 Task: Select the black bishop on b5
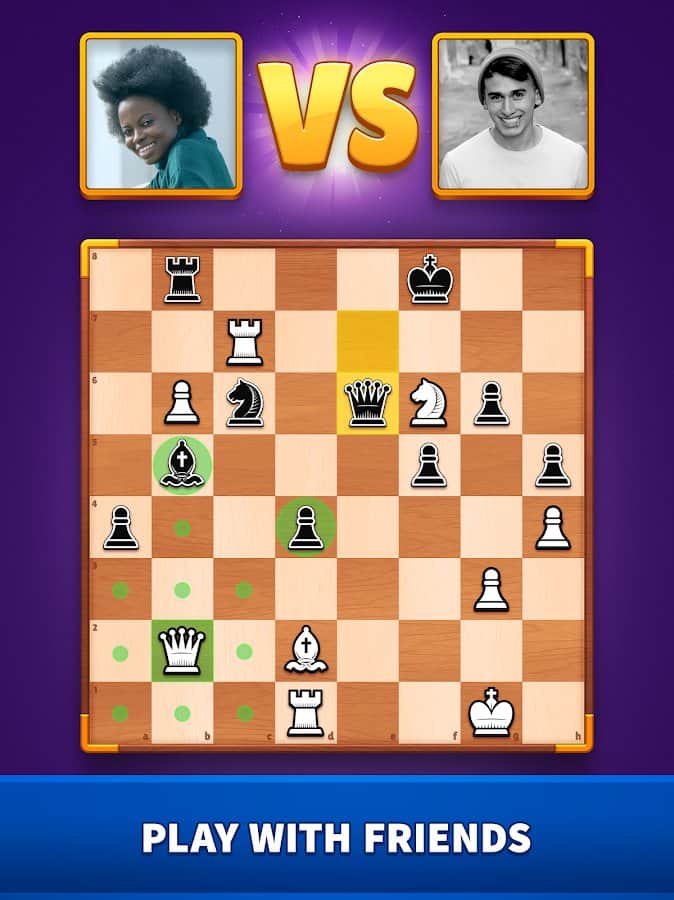click(x=182, y=466)
